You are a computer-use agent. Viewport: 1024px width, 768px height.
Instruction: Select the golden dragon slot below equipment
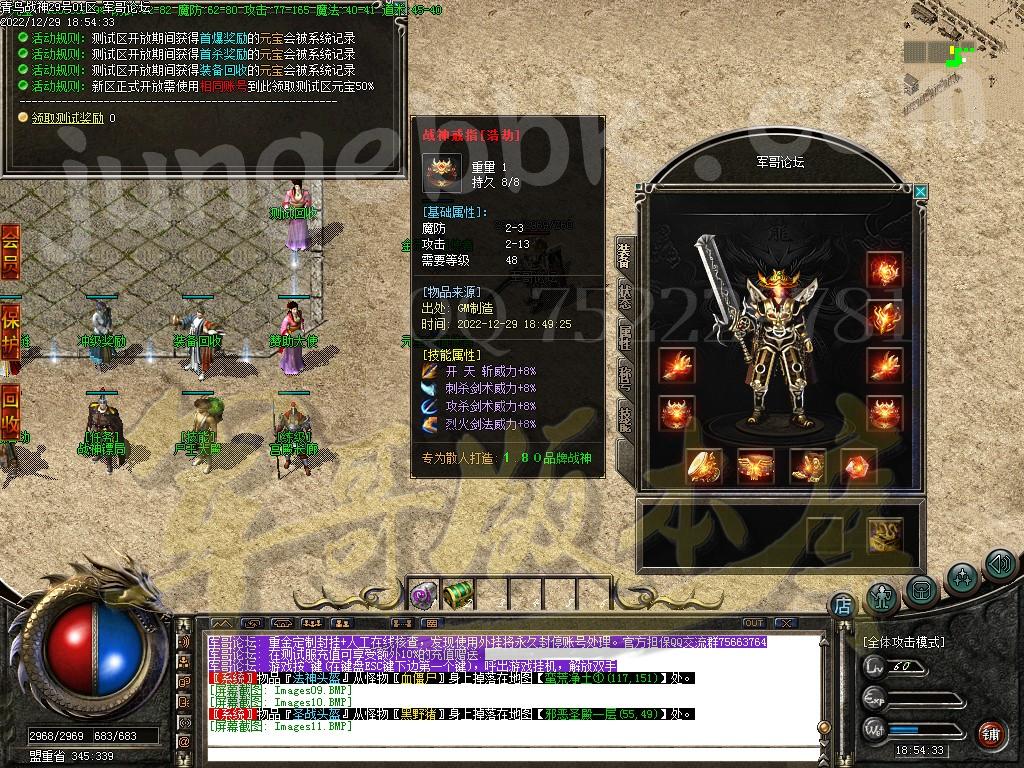(885, 535)
